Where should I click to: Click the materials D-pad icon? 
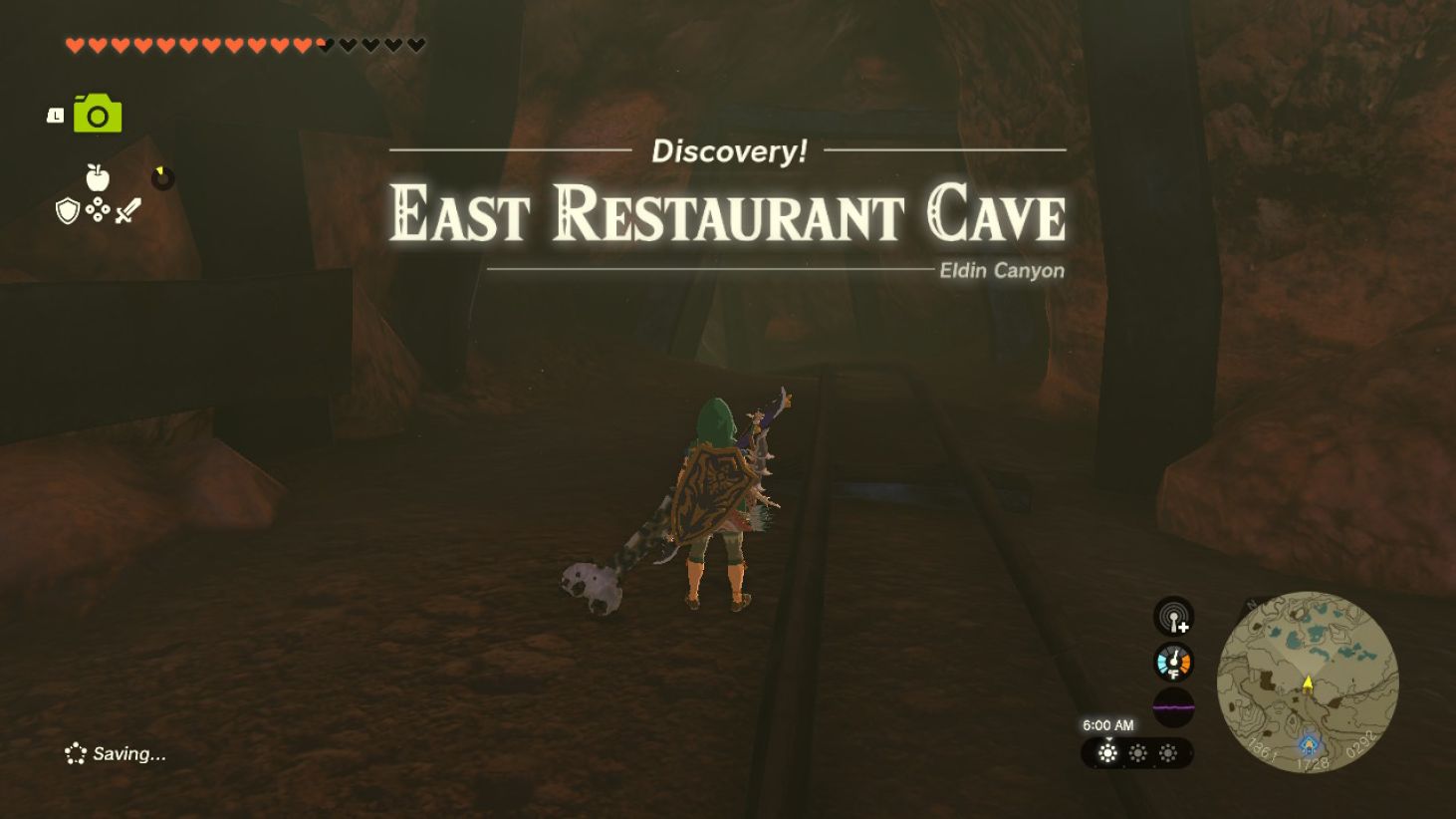(98, 209)
